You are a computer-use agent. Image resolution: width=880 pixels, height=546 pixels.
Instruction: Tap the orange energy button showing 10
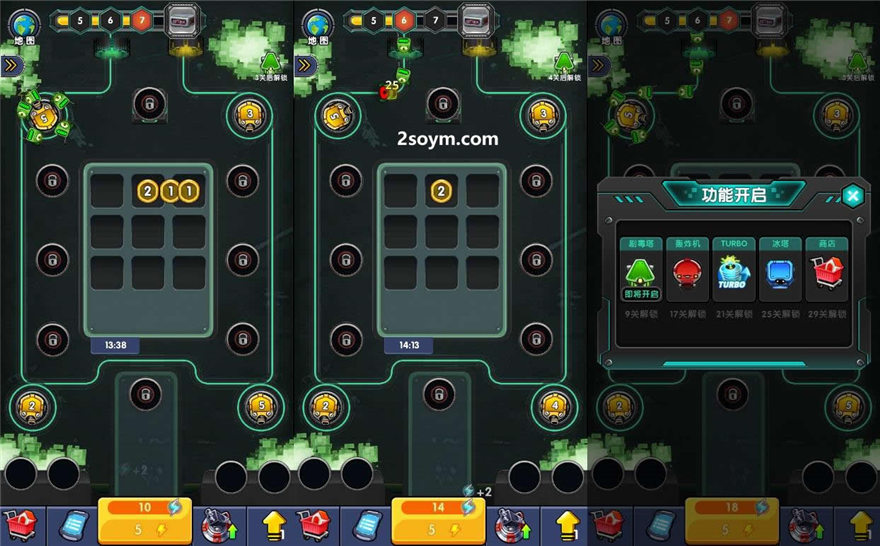pos(145,519)
